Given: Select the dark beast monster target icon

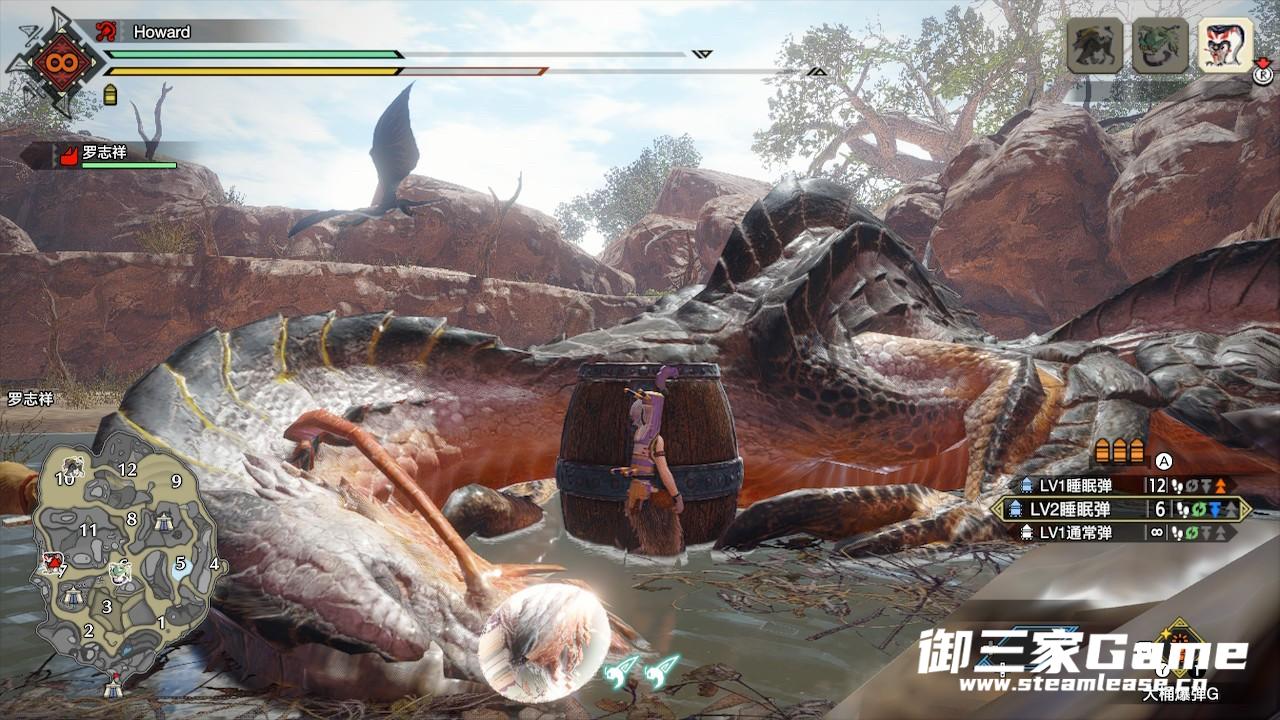Looking at the screenshot, I should click(x=1095, y=45).
